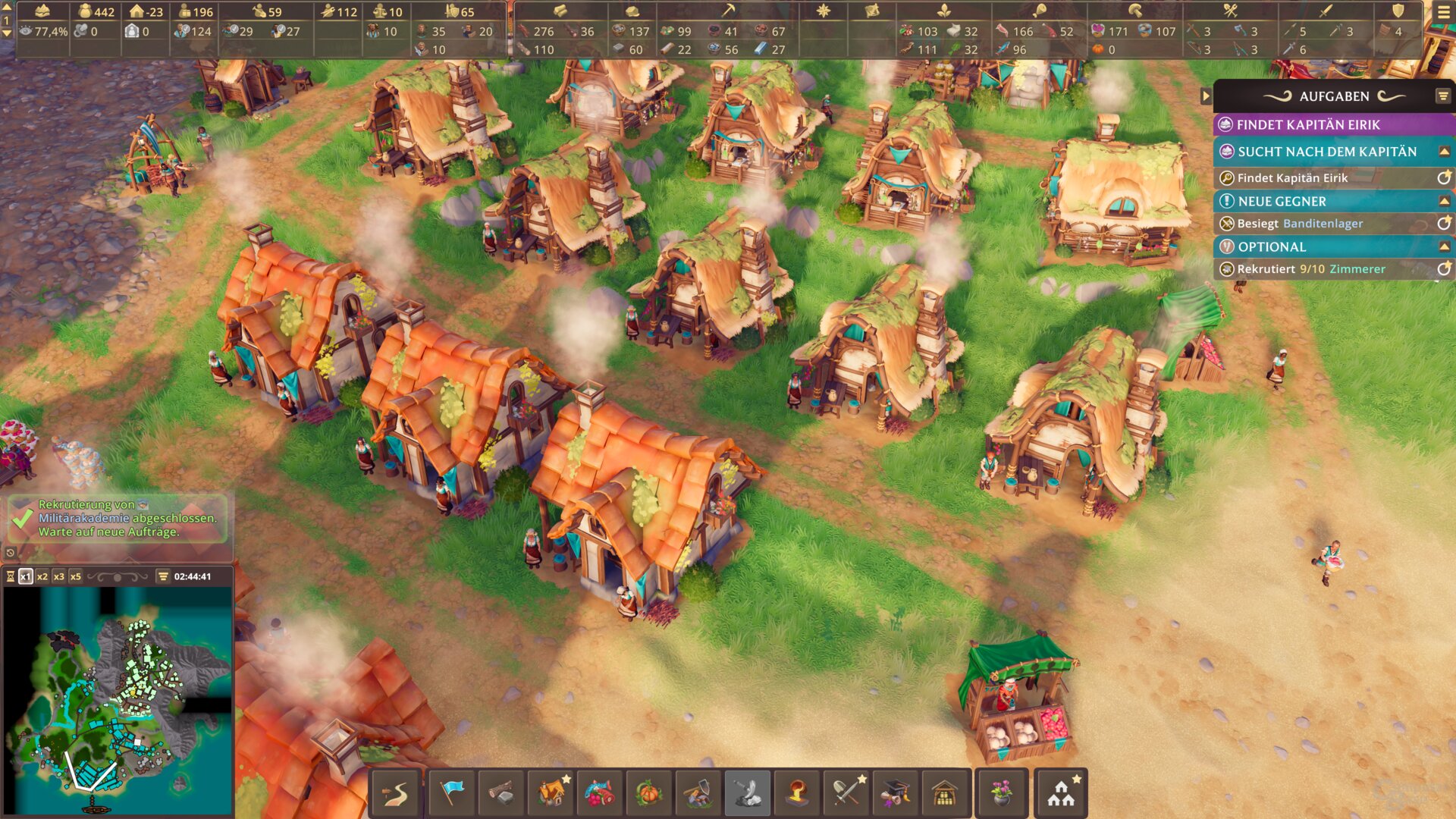
Task: Collapse the 'Neue Gegner' quest section
Action: coord(1444,201)
